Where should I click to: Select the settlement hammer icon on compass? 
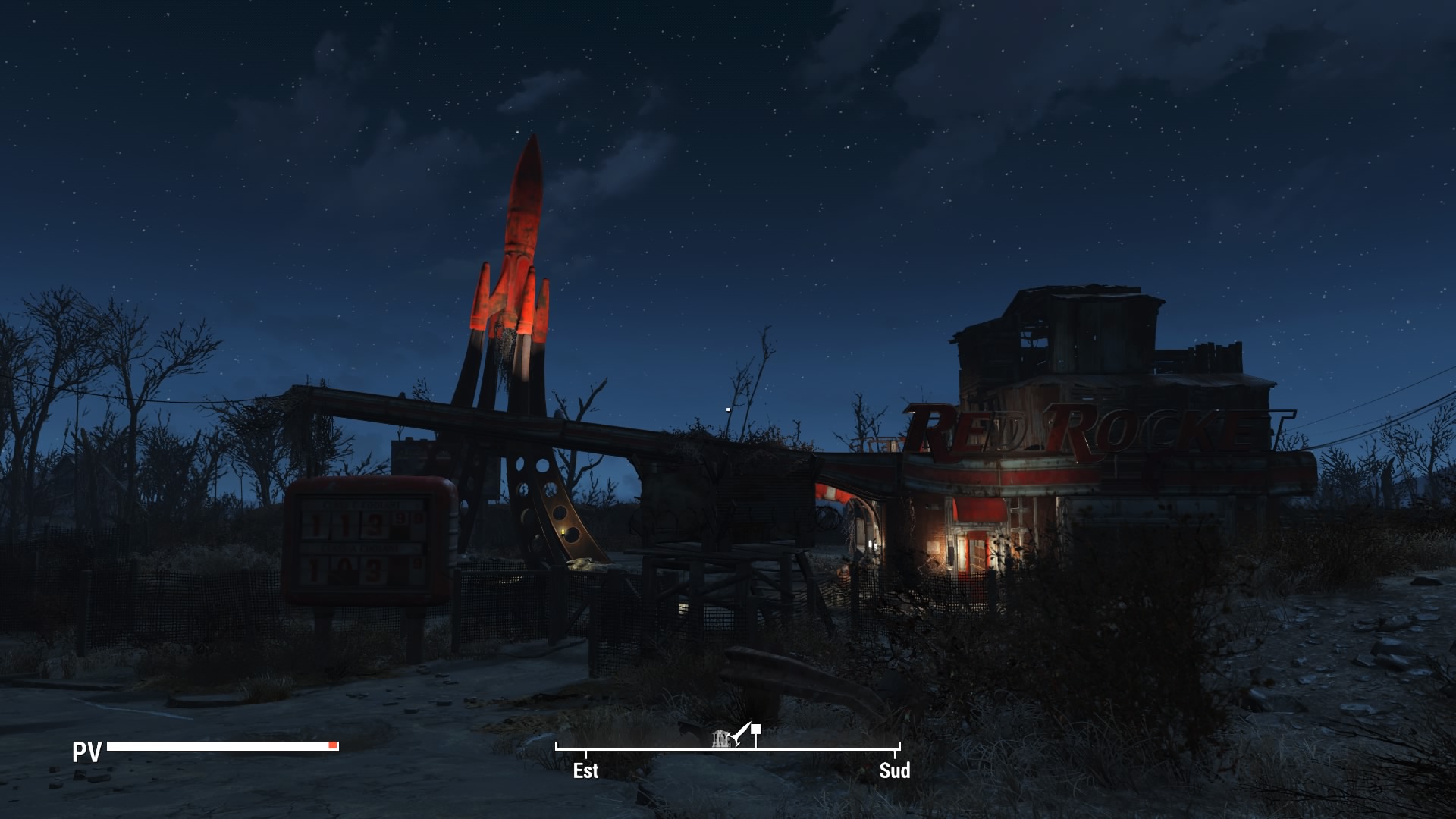pos(739,734)
